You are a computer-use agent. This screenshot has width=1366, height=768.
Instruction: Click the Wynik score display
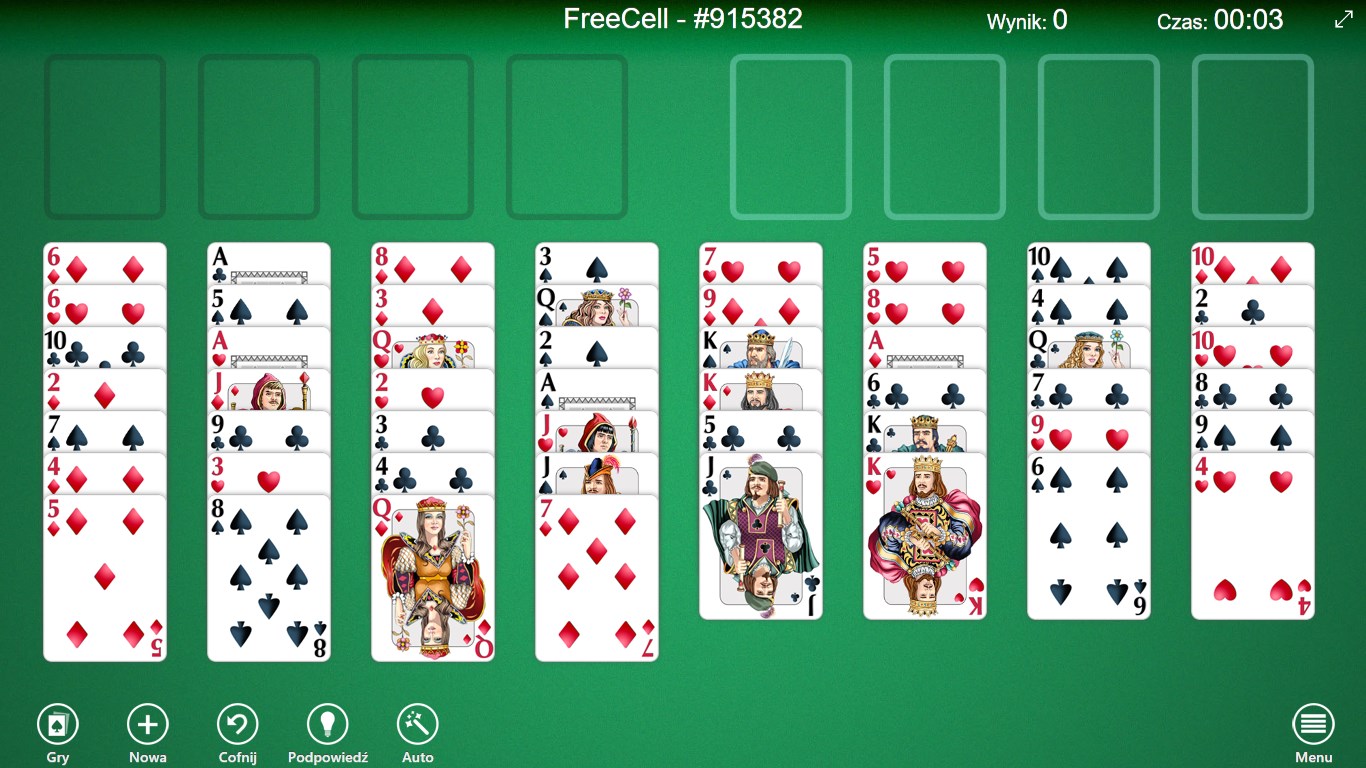[1026, 19]
